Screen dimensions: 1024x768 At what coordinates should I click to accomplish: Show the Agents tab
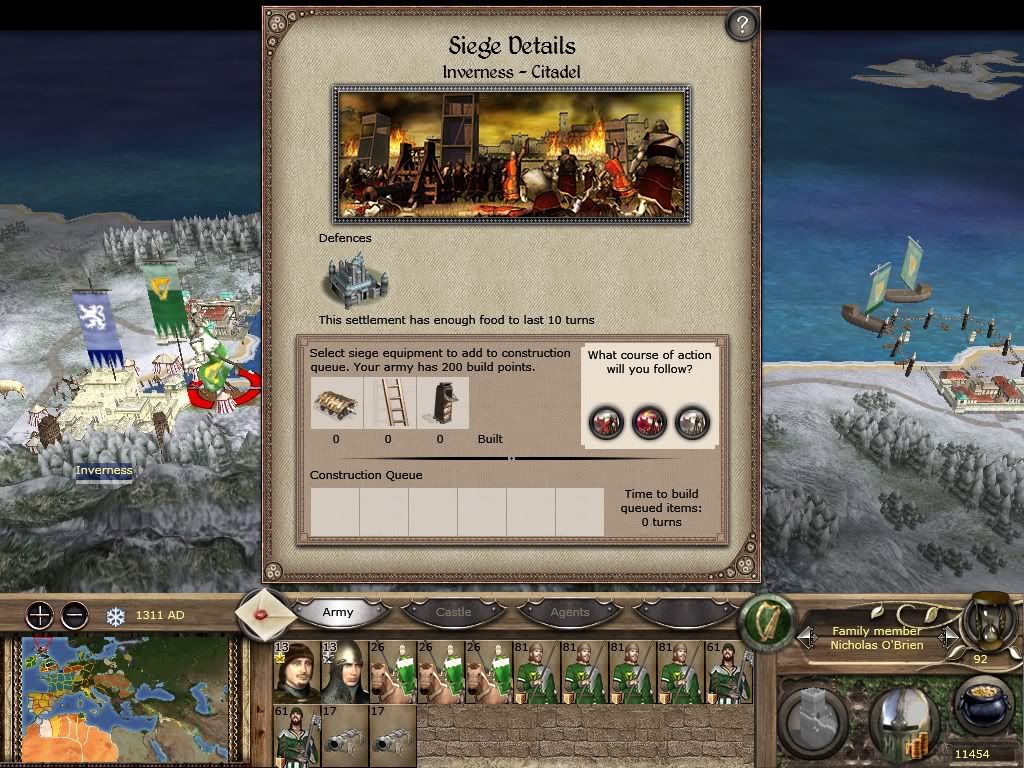tap(570, 612)
